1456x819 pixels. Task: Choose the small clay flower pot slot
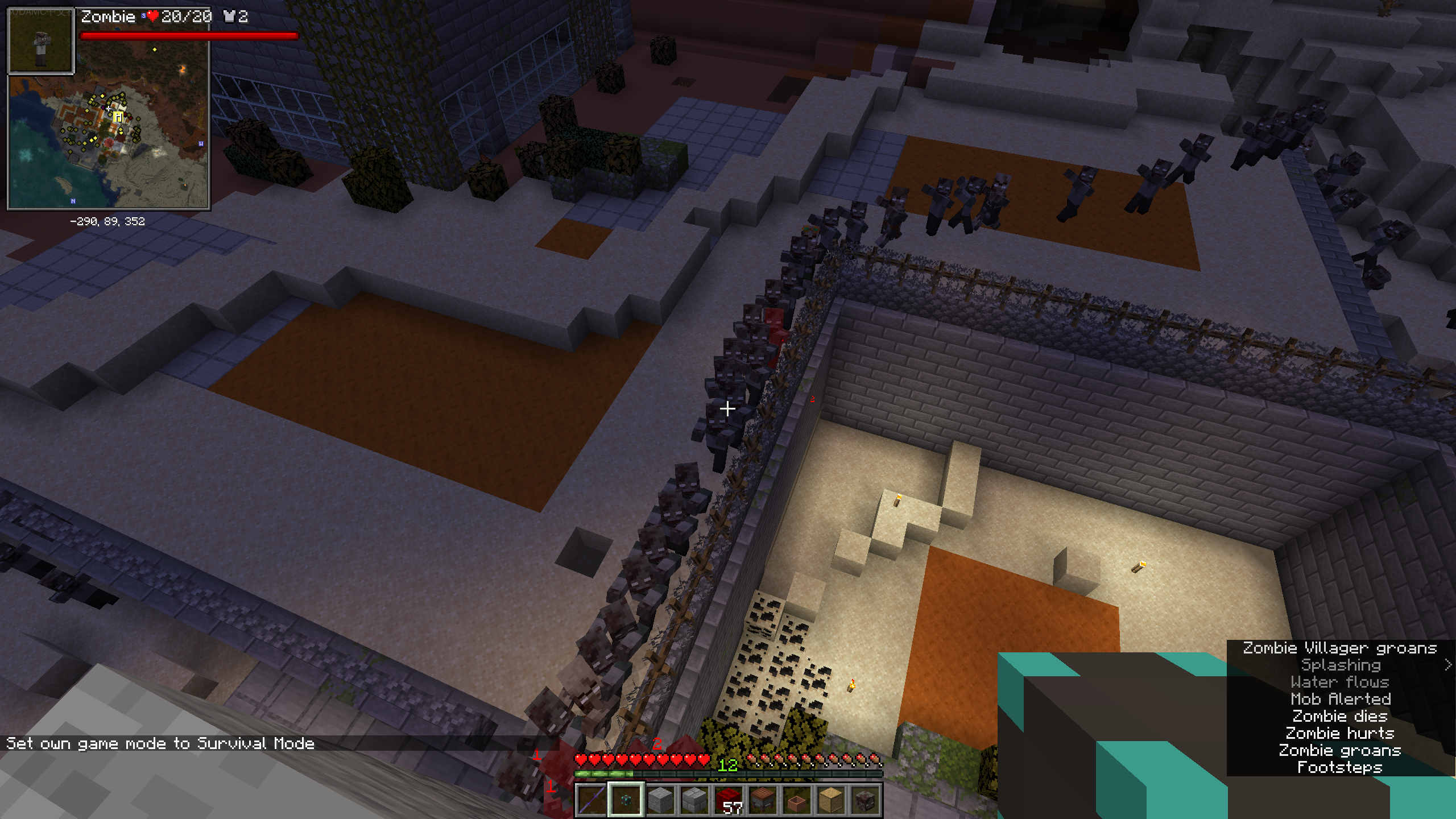click(x=797, y=799)
